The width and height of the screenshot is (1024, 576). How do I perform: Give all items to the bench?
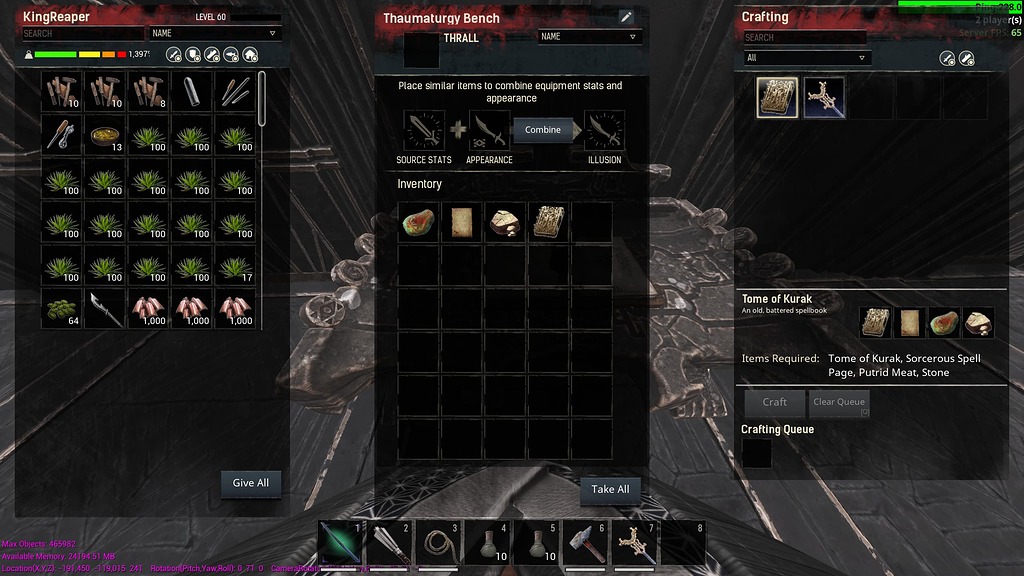250,483
